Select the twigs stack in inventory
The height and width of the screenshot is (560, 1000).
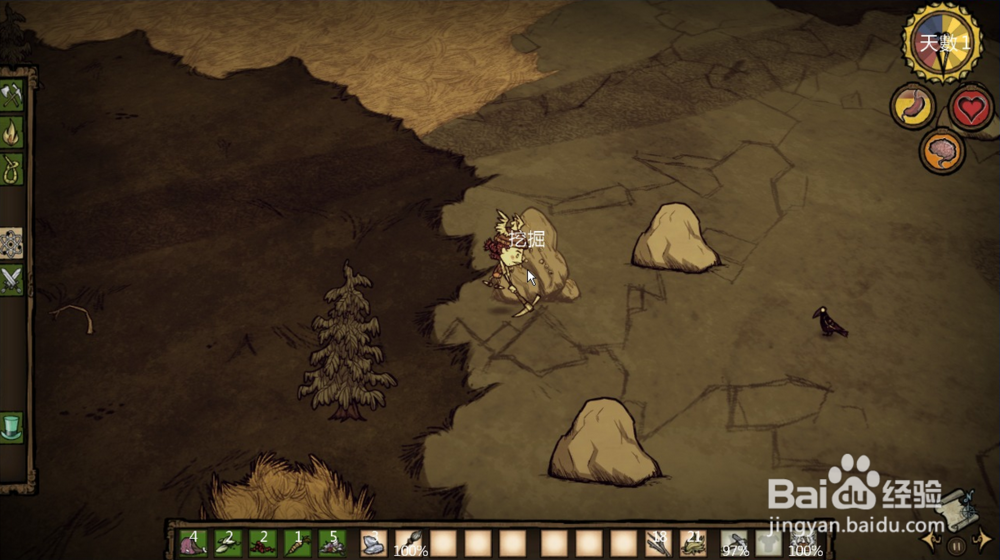pyautogui.click(x=657, y=543)
